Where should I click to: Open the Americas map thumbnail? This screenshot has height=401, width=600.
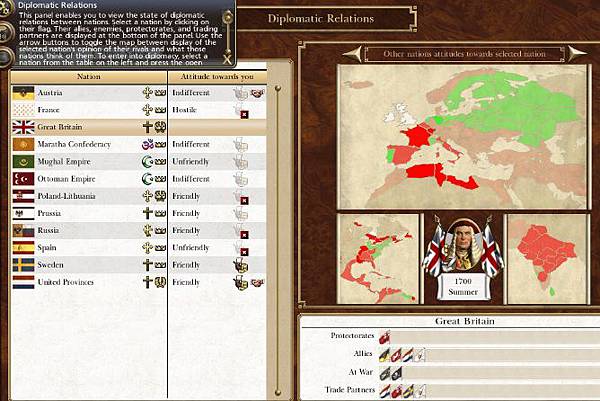377,258
